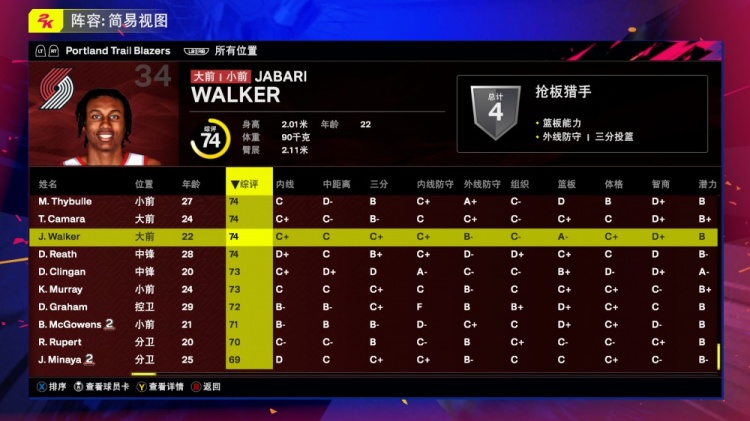Viewport: 750px width, 421px height.
Task: Click the 外线防守 column header
Action: point(479,184)
